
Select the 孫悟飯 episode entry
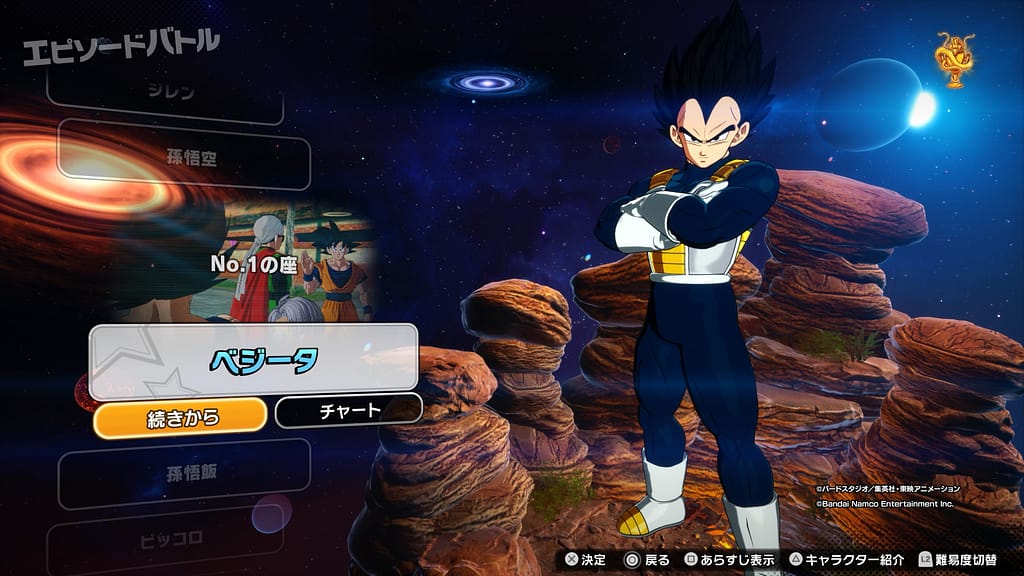coord(184,473)
